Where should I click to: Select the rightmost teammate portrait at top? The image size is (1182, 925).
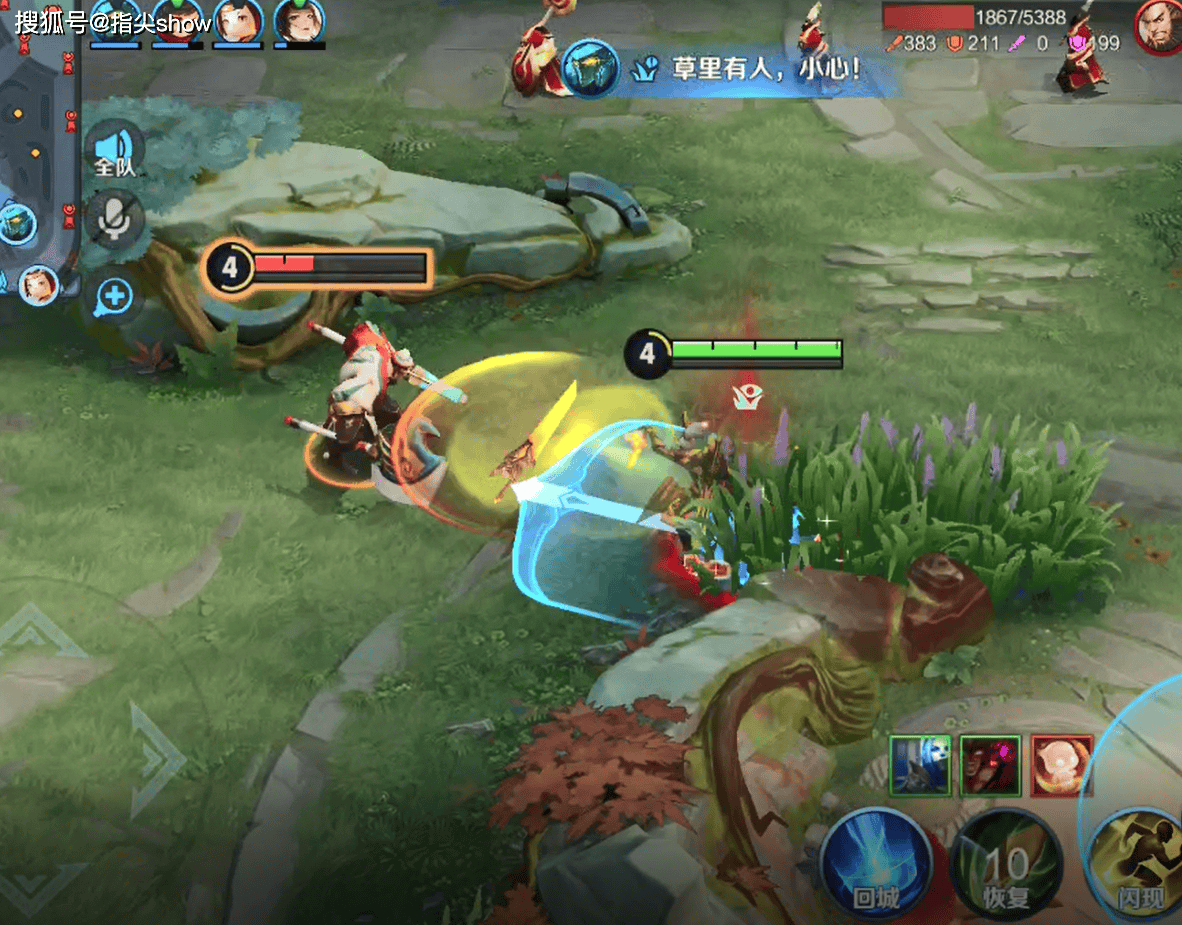299,22
